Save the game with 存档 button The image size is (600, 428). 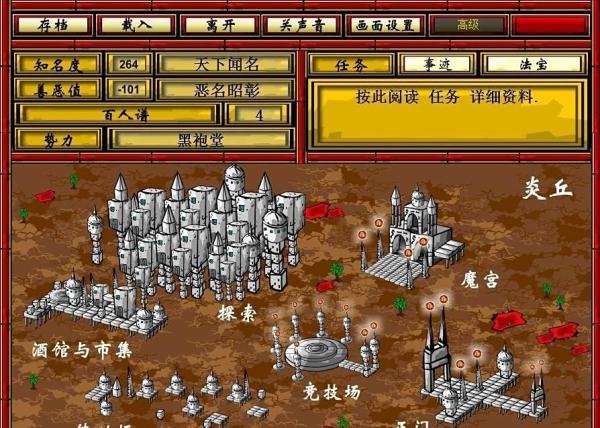(49, 24)
